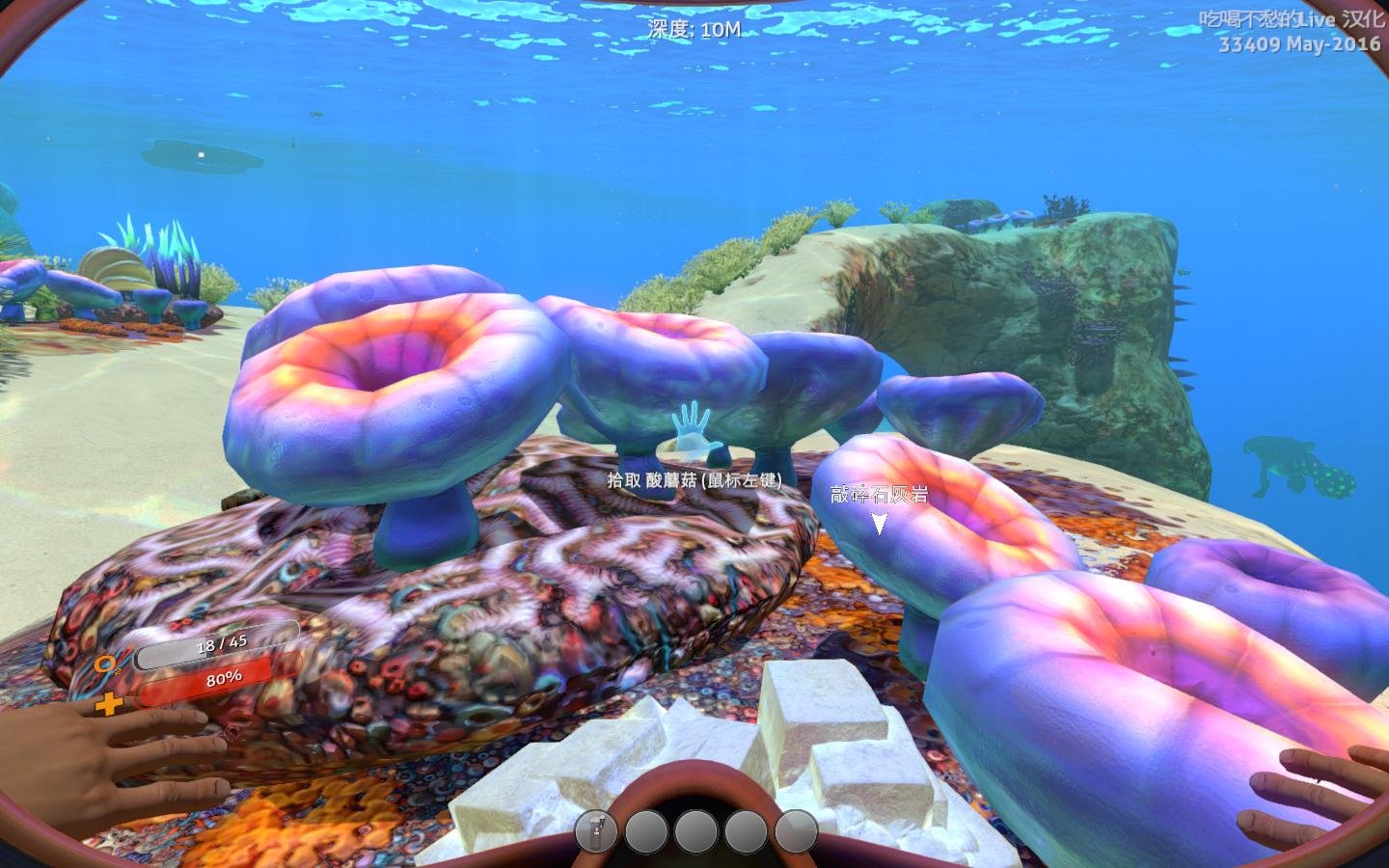Click the white arrow above the limestone
1389x868 pixels.
879,523
